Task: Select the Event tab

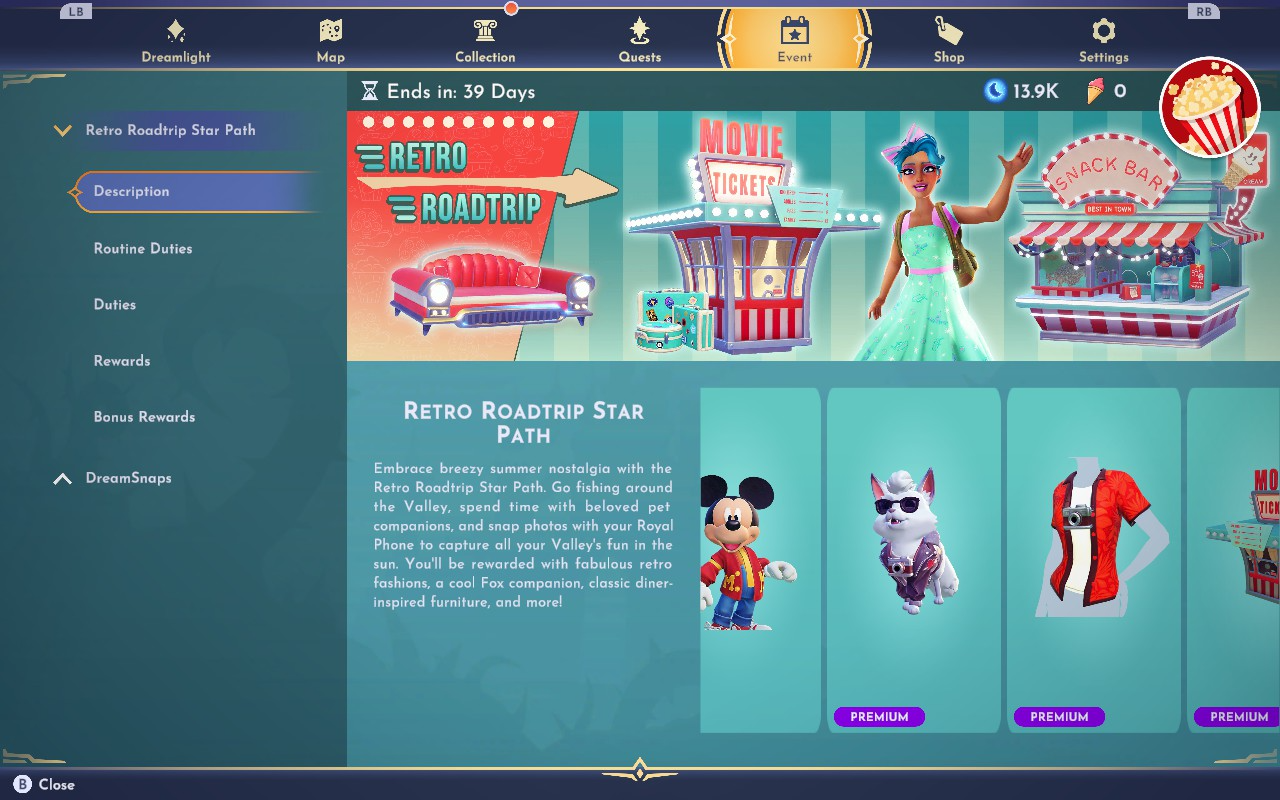Action: click(x=794, y=40)
